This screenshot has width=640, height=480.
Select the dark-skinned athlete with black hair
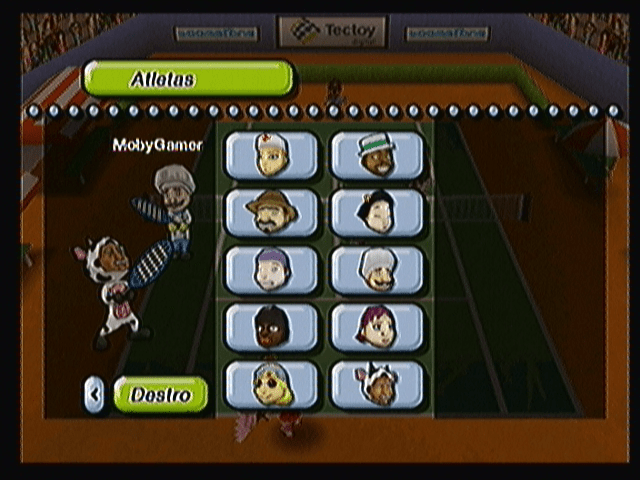click(271, 327)
